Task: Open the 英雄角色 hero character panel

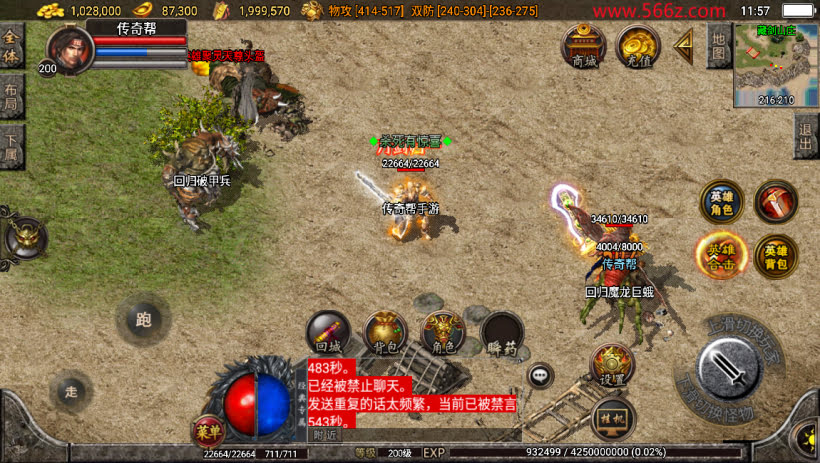Action: 721,201
